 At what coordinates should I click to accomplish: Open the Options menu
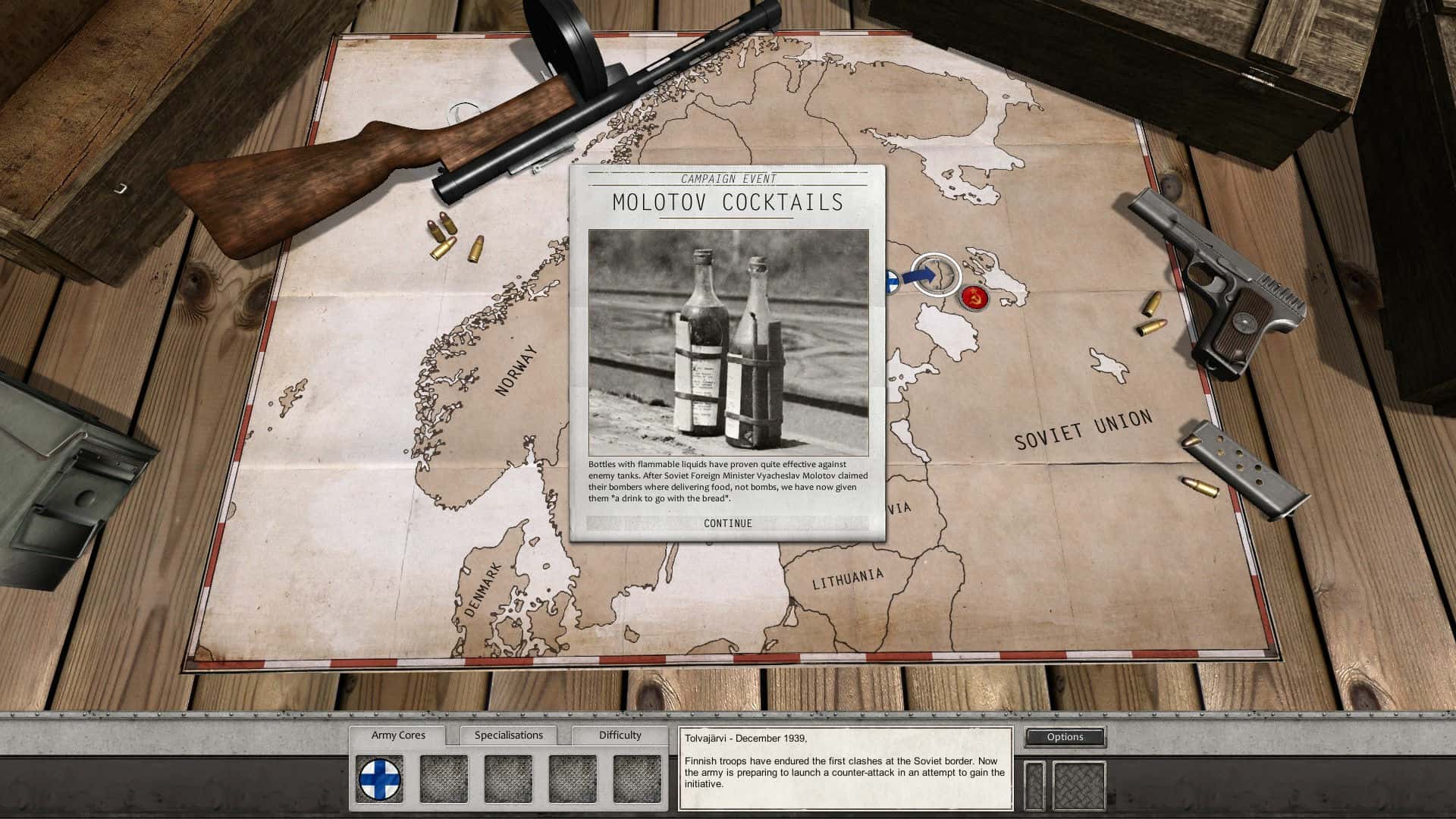click(1065, 736)
